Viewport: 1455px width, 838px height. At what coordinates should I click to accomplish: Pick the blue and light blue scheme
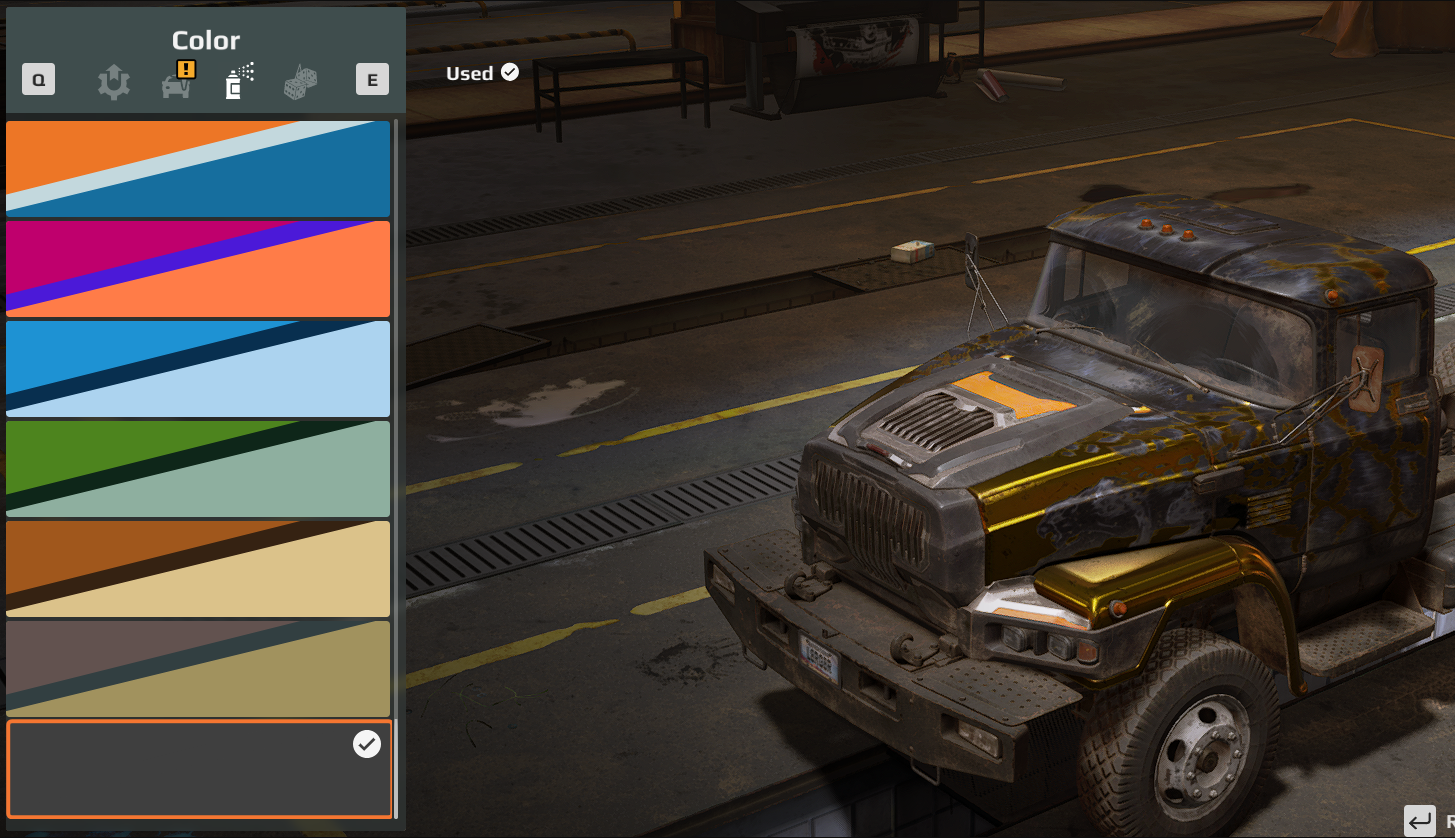click(198, 369)
